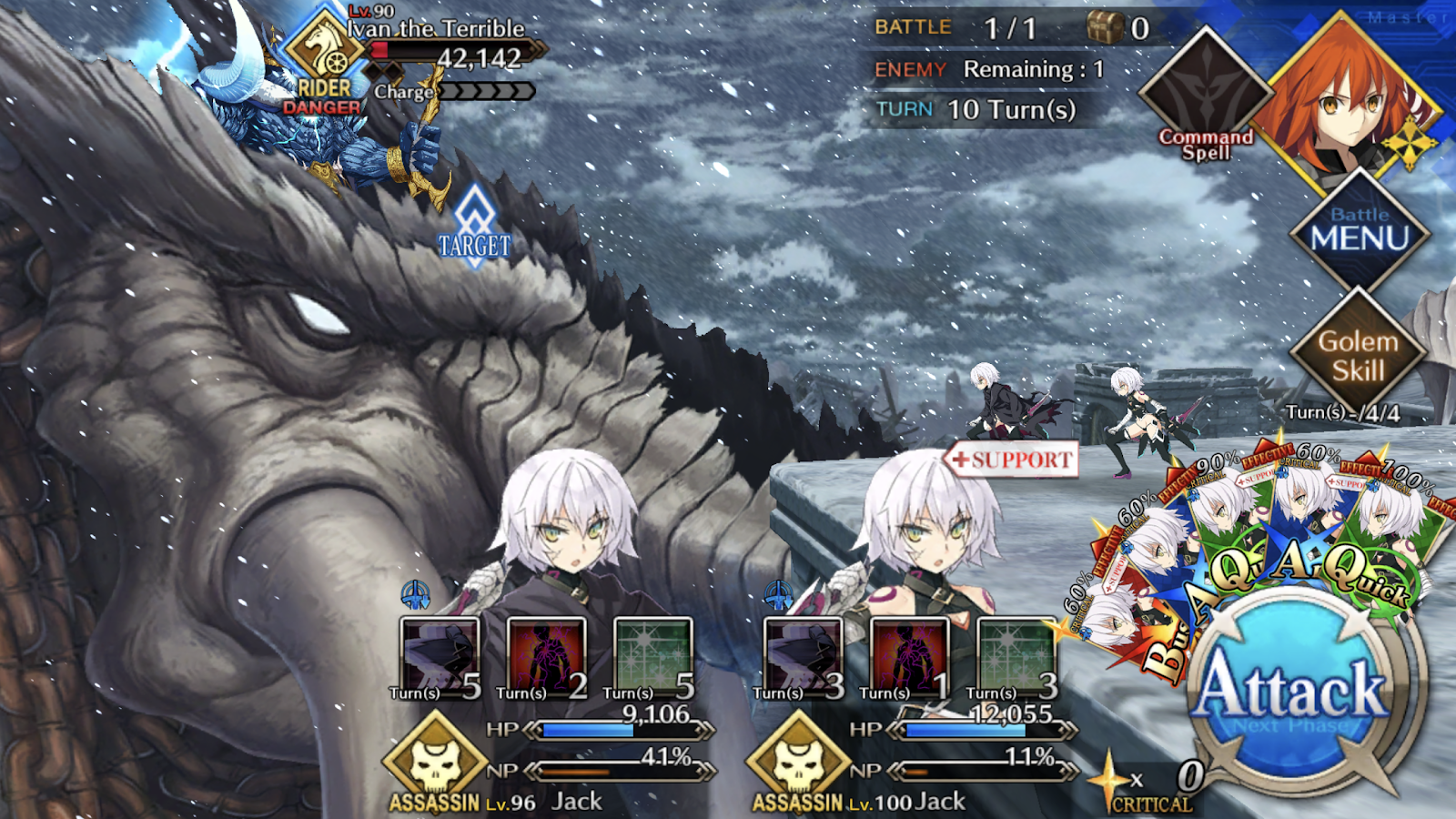
Task: Open the Golem Skill panel
Action: (1358, 357)
